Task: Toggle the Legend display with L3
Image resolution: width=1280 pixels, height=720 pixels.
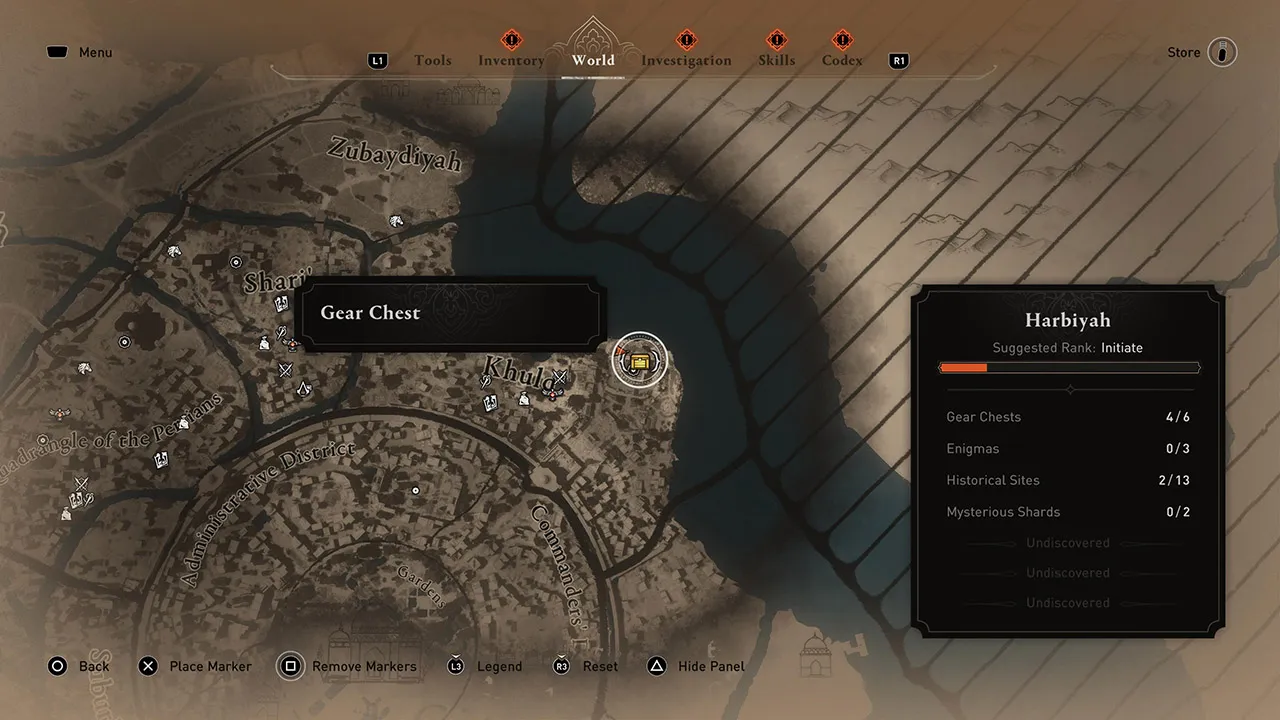Action: [x=485, y=666]
